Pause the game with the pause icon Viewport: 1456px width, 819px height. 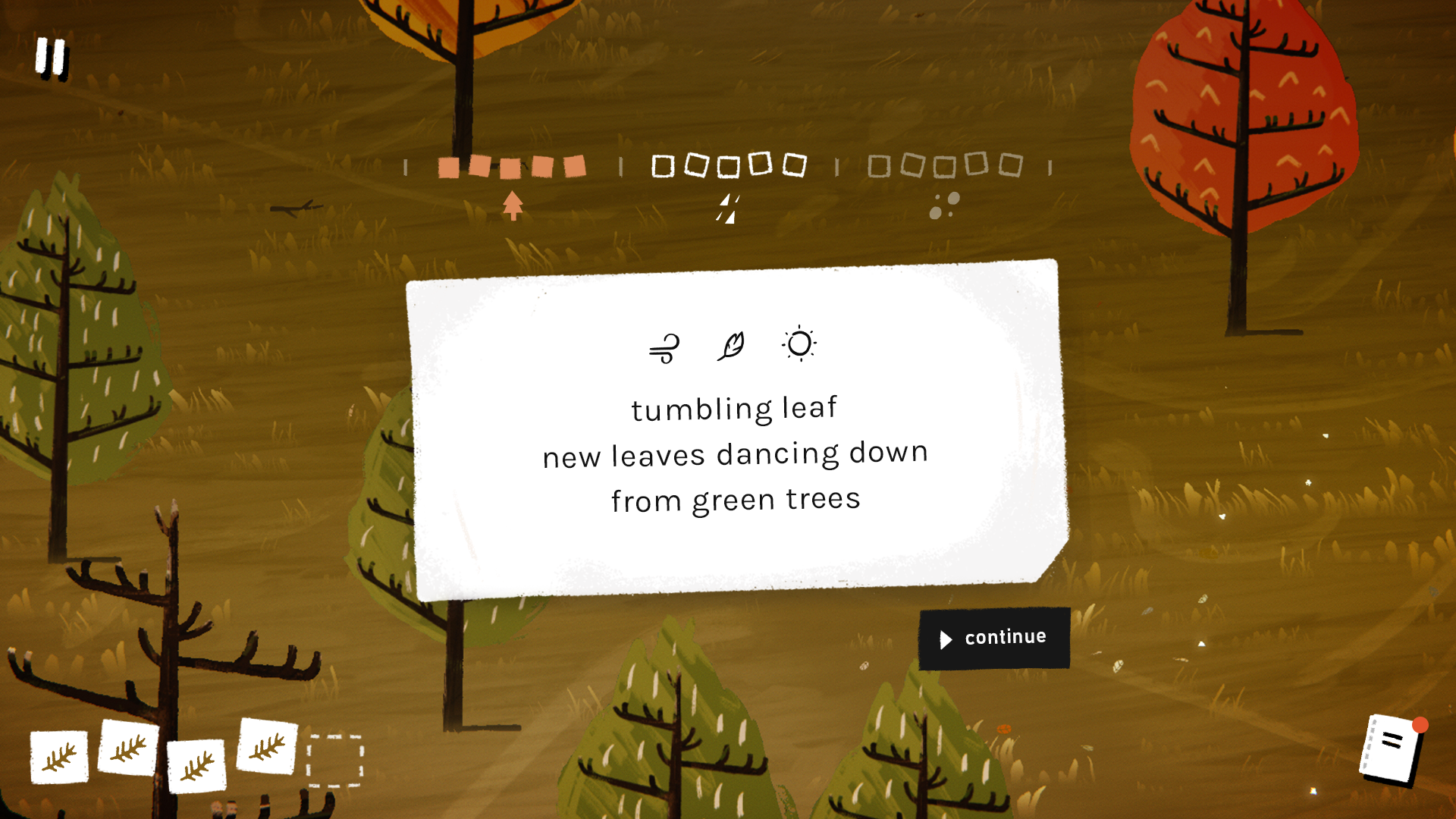tap(52, 58)
